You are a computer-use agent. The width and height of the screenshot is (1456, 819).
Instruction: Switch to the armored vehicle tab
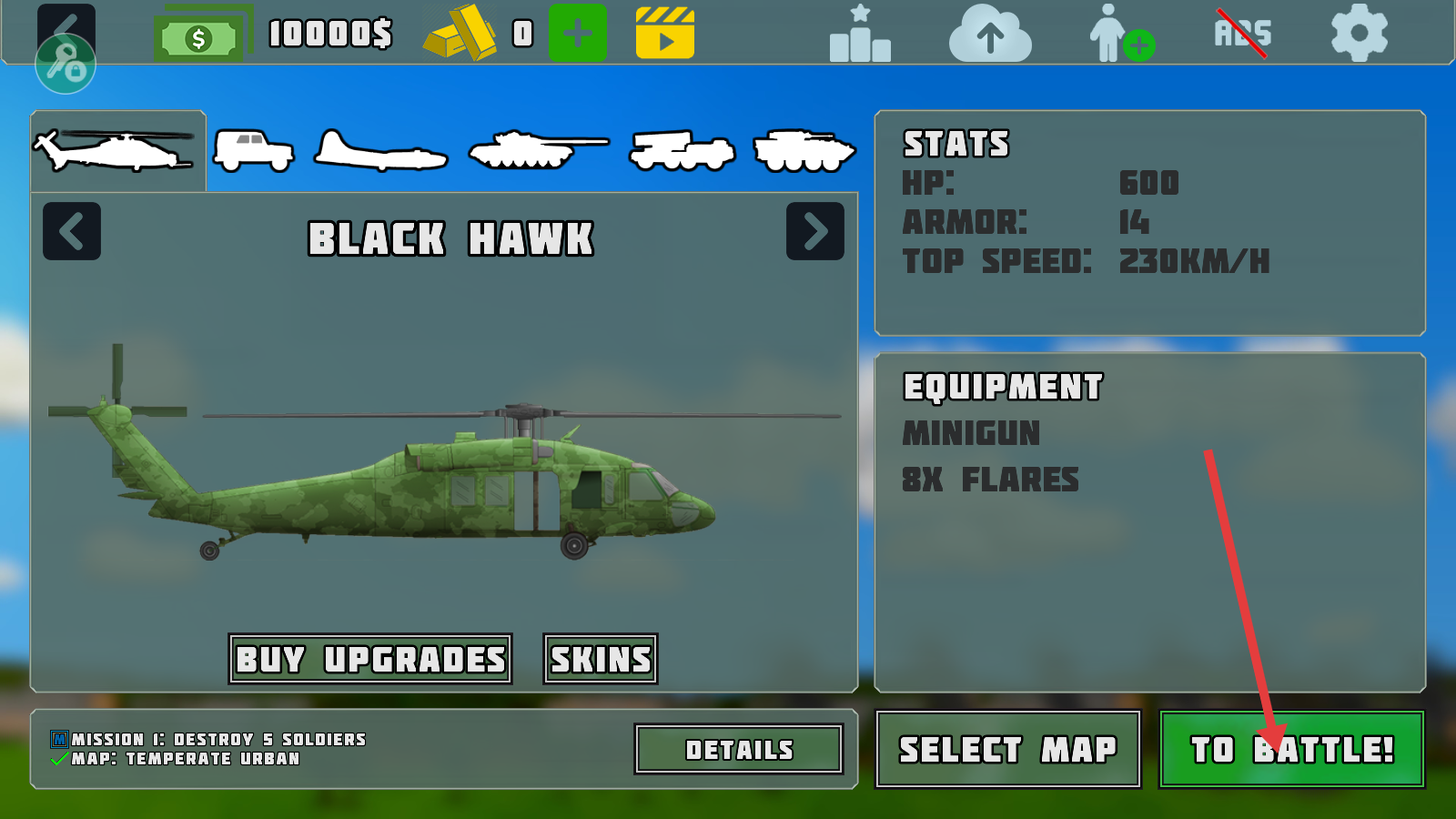click(804, 151)
